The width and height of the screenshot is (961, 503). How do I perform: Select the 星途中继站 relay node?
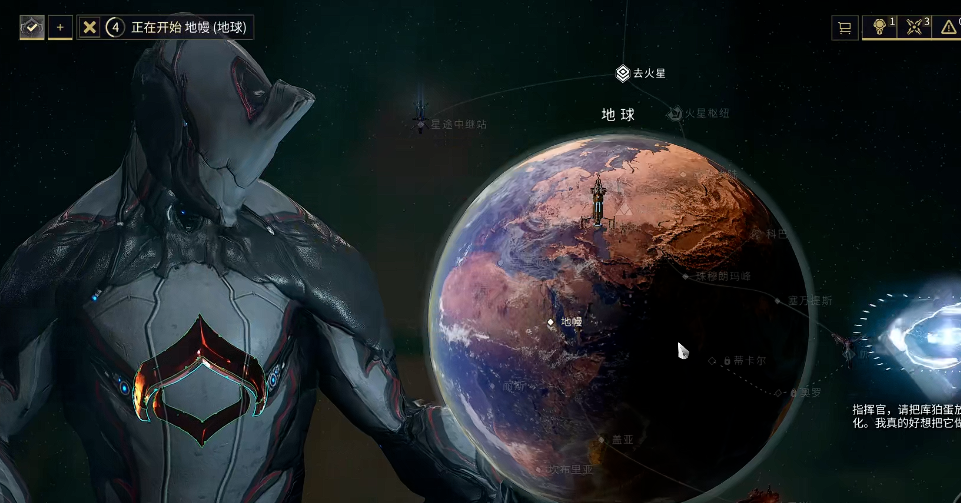click(421, 122)
